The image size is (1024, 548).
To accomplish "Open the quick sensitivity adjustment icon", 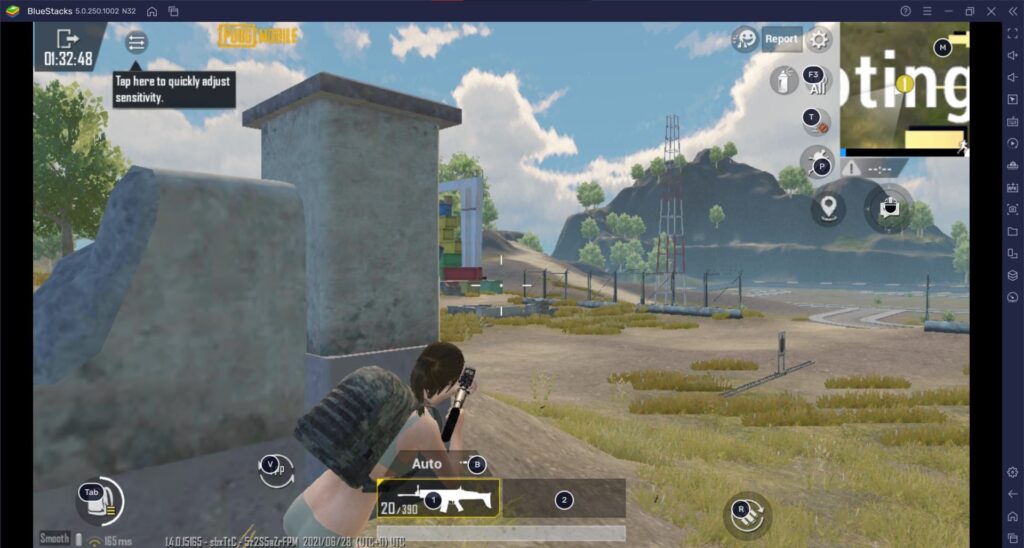I will 136,42.
